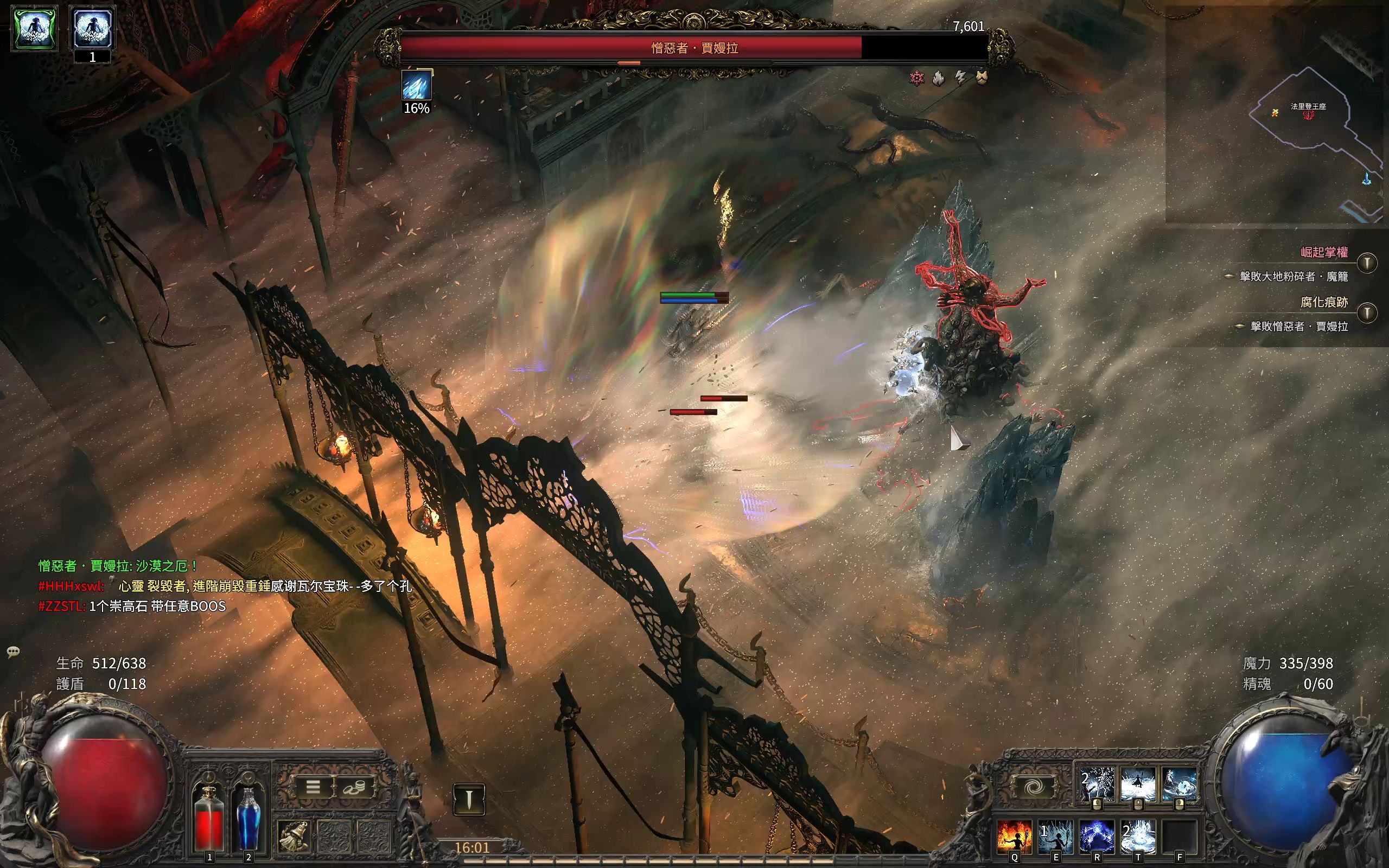Screen dimensions: 1389x868
Task: Cast the frost circle skill on T
Action: click(1138, 836)
